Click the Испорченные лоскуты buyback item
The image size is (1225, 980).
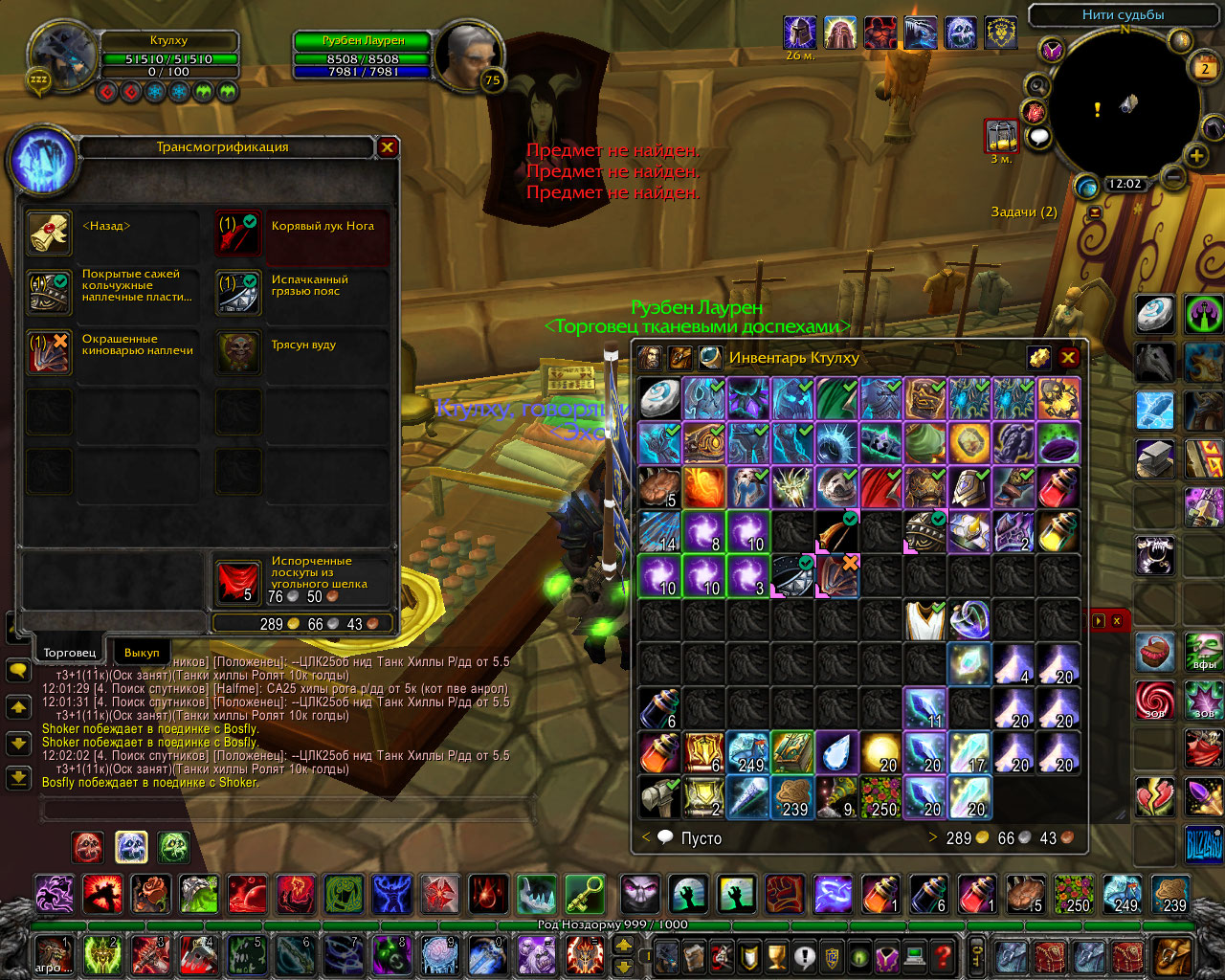point(237,582)
